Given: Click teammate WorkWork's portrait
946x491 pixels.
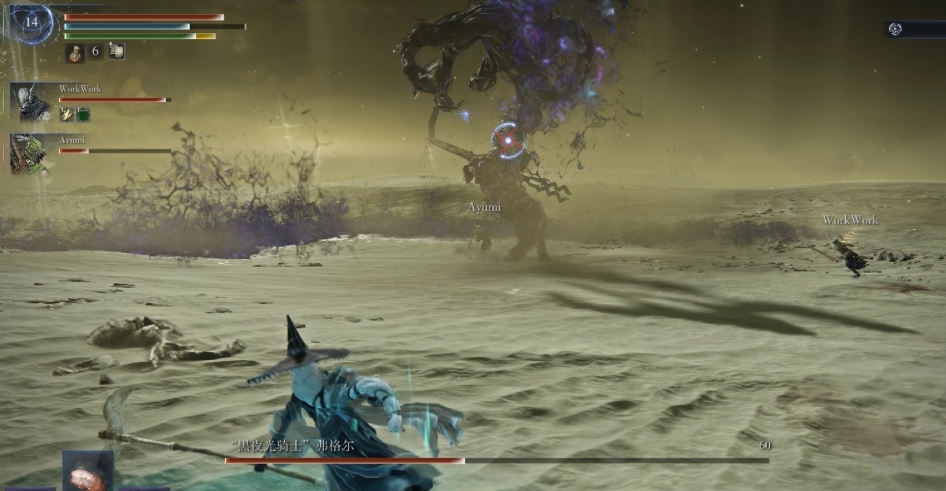Looking at the screenshot, I should [x=30, y=102].
